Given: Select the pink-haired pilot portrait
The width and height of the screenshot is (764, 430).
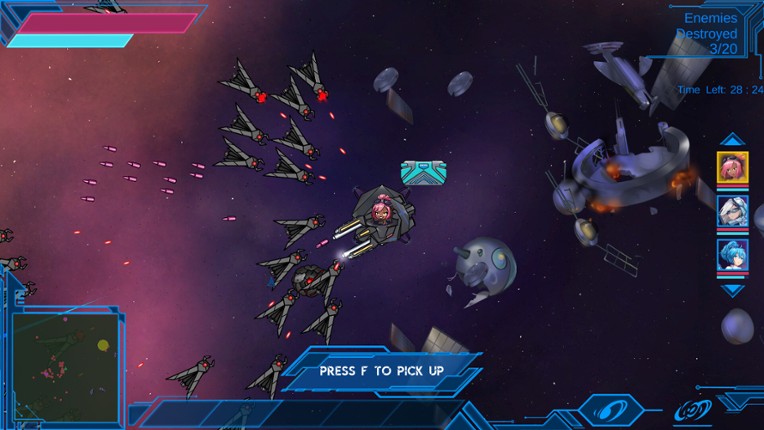Looking at the screenshot, I should pos(732,167).
